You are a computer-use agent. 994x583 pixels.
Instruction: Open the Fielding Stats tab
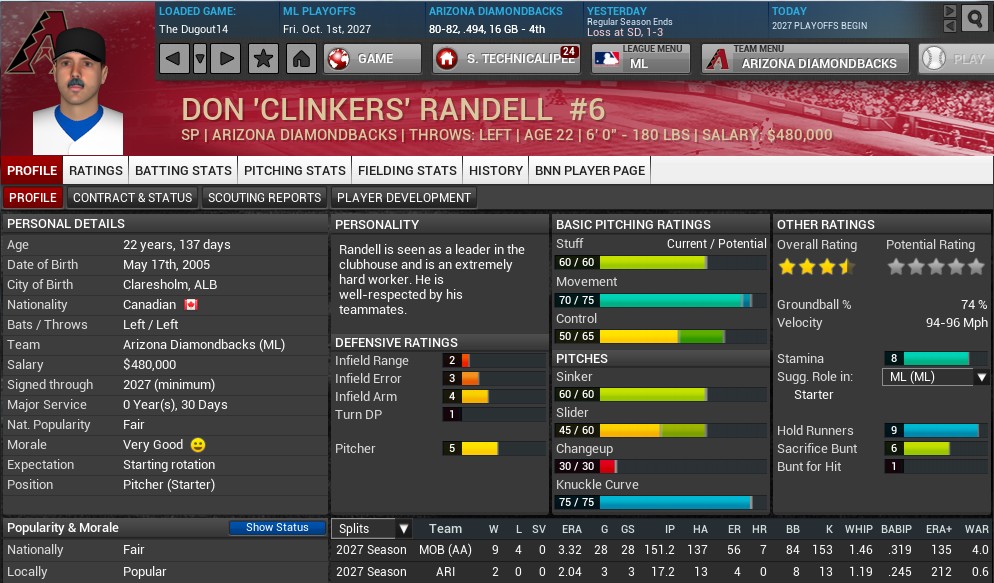407,170
